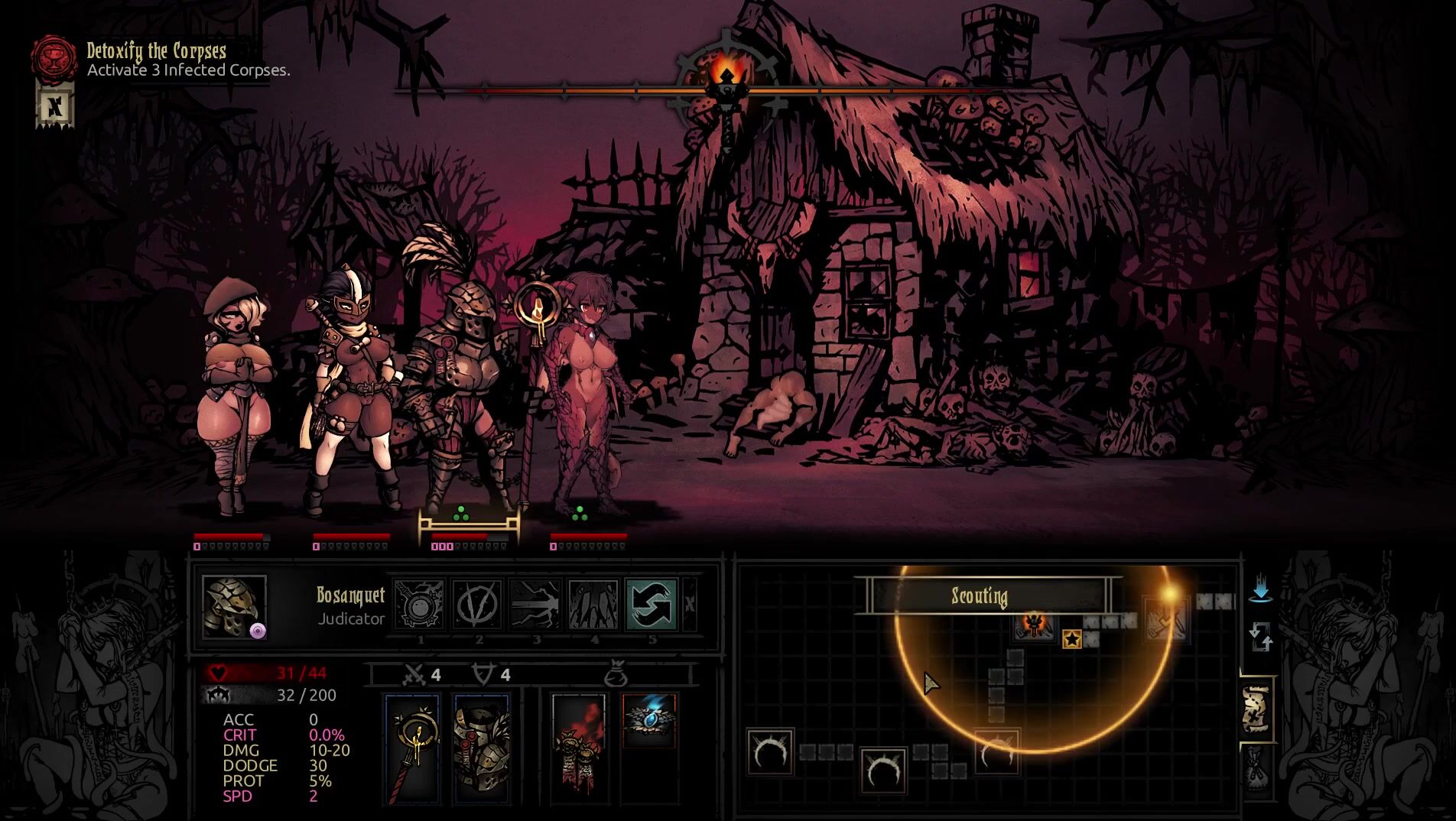This screenshot has width=1456, height=821.
Task: Select Bosanquet's helmet portrait
Action: click(234, 607)
